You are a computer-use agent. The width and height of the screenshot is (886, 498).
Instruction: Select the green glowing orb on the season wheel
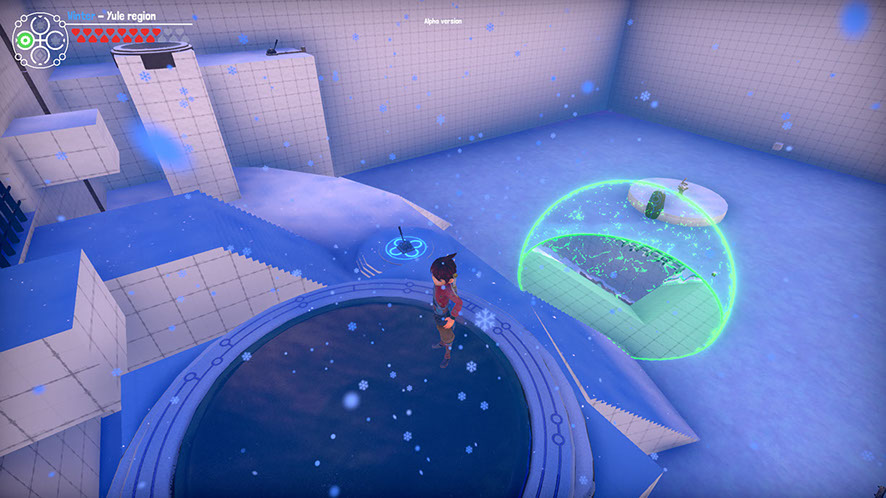click(x=23, y=41)
